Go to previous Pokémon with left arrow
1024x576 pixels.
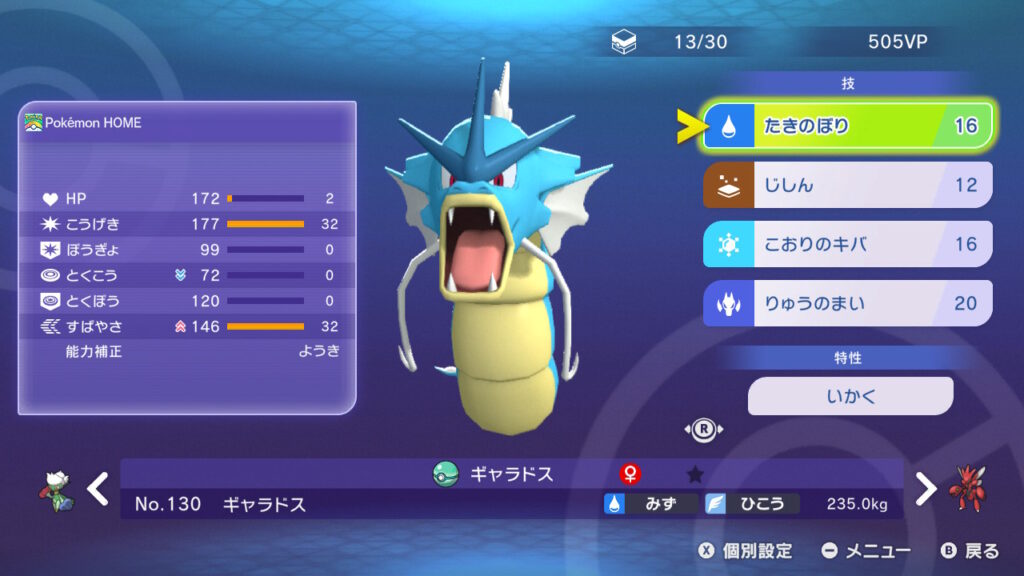pyautogui.click(x=97, y=489)
